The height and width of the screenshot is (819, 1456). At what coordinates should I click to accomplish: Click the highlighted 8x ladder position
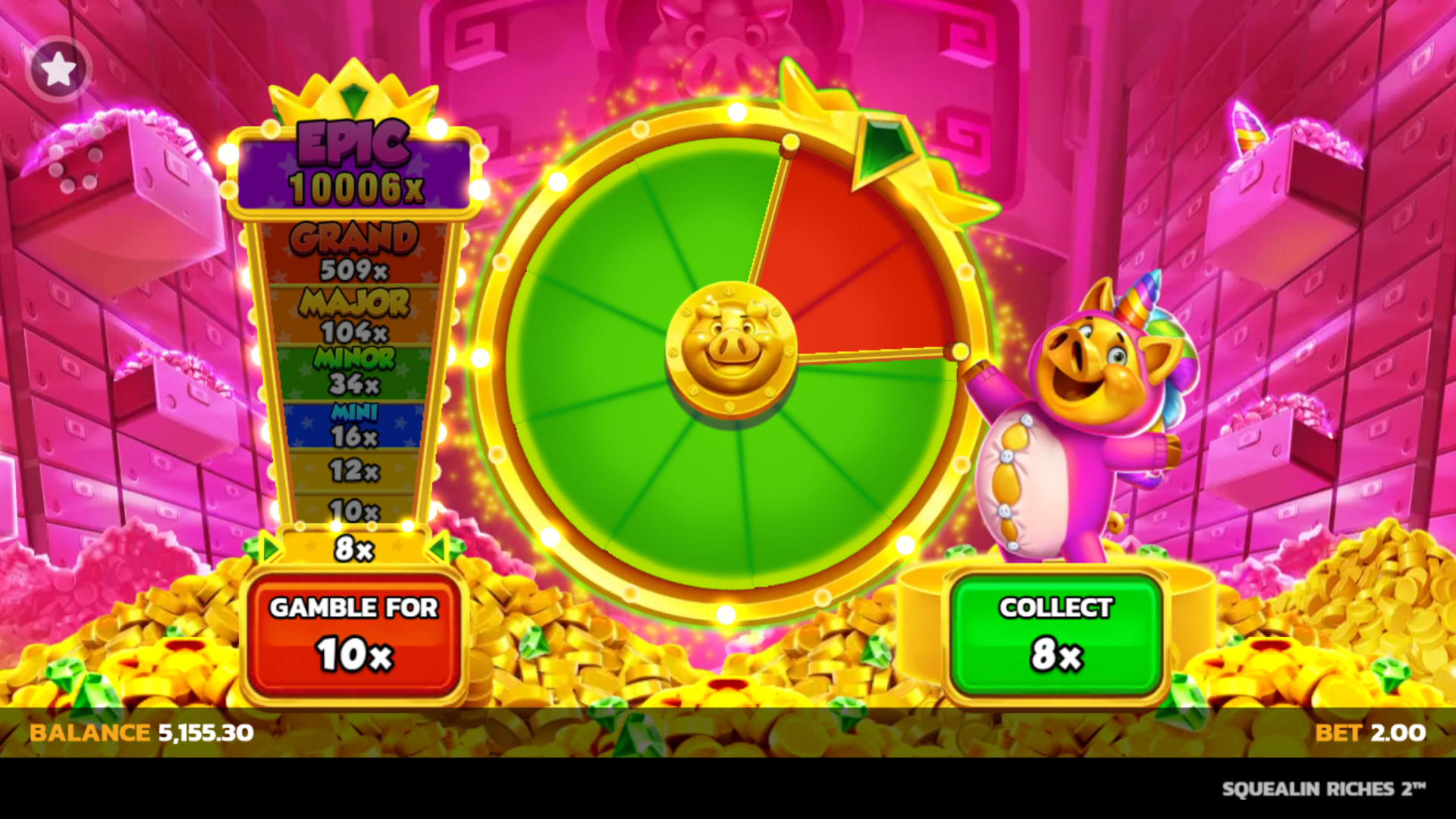(x=353, y=550)
